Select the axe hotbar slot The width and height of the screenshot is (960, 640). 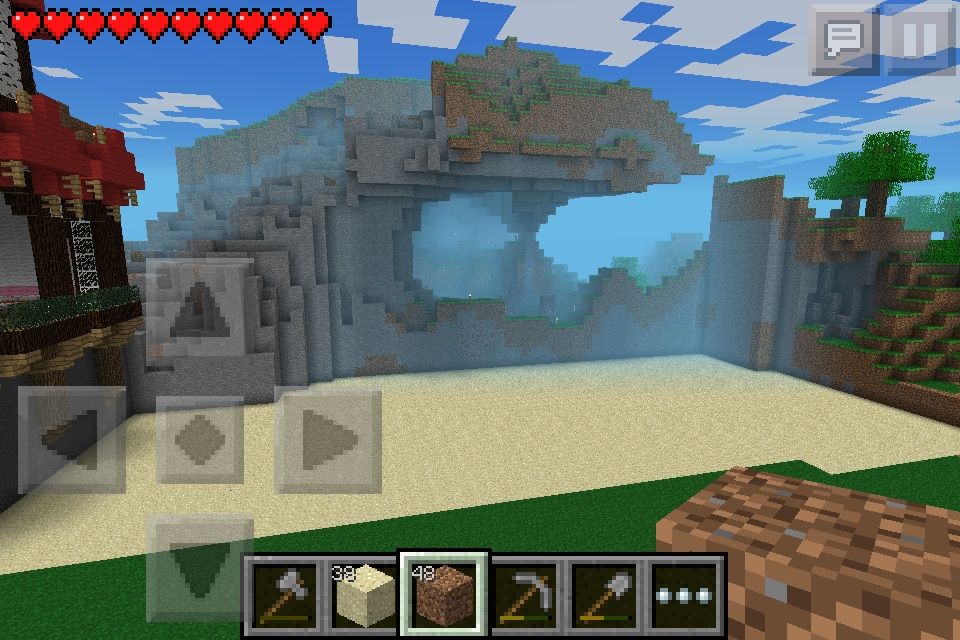(x=285, y=596)
